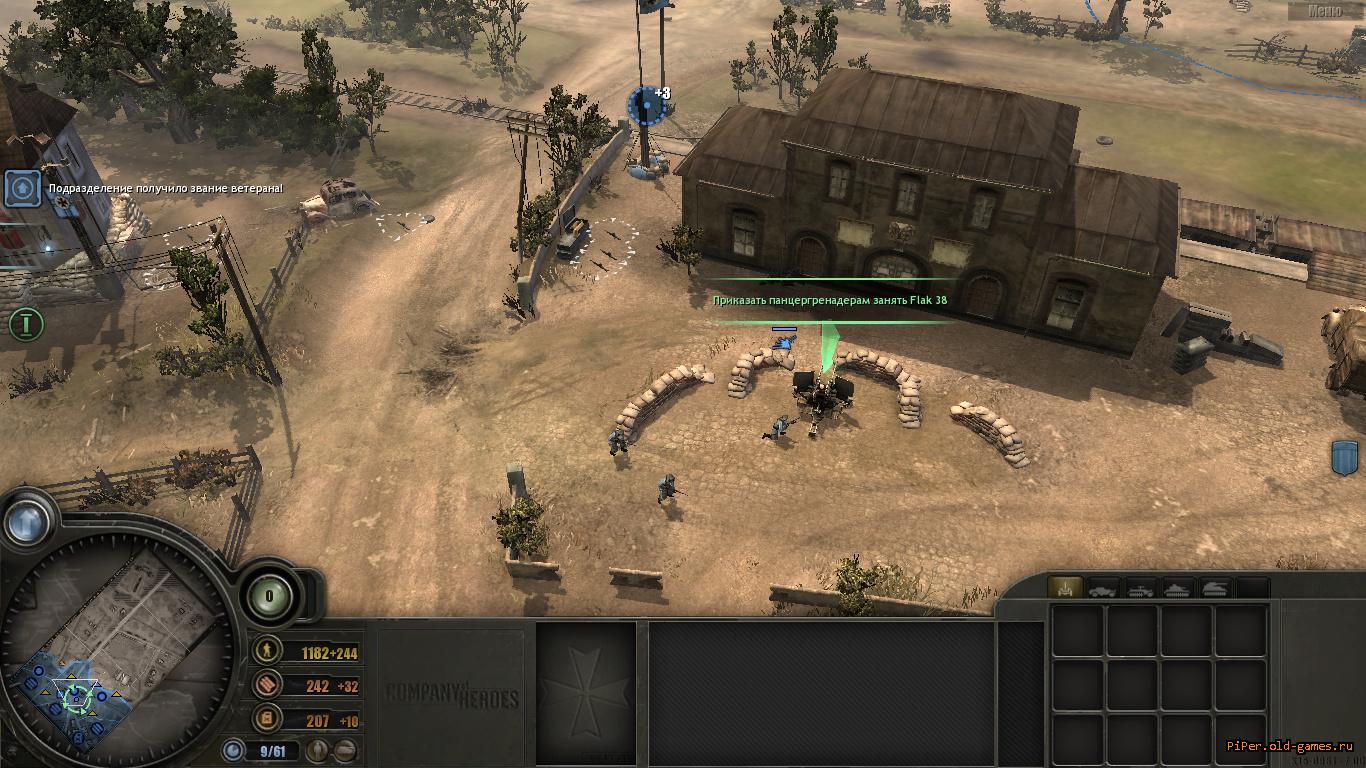Click the manpower soldier resource icon
This screenshot has height=768, width=1366.
click(x=266, y=652)
